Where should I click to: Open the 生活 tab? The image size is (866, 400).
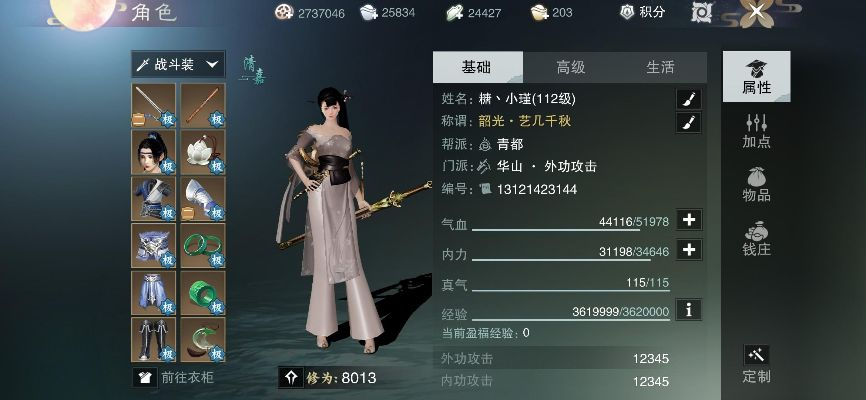660,67
